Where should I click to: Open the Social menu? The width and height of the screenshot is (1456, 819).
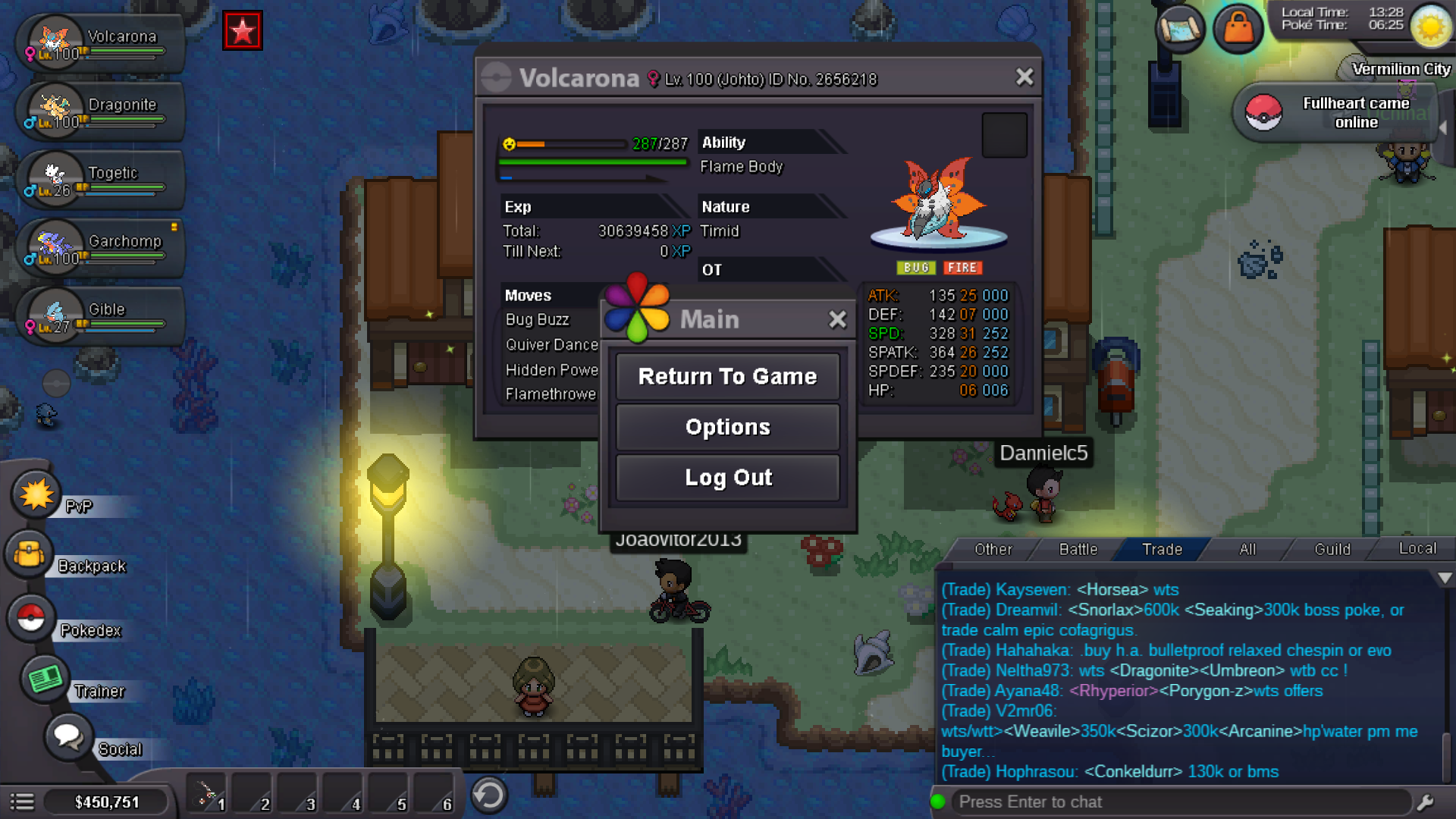[x=68, y=736]
